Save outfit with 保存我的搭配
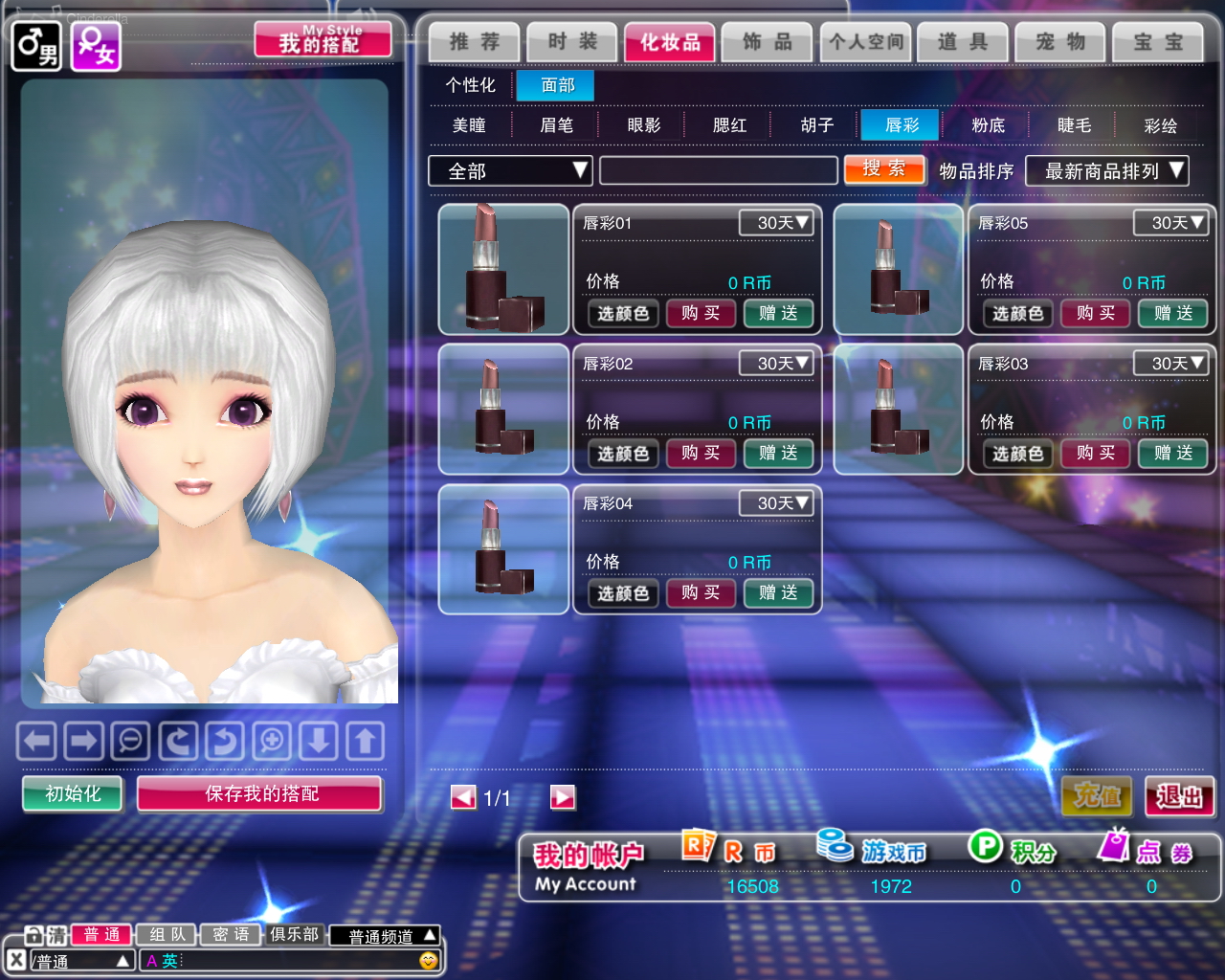This screenshot has width=1225, height=980. [x=260, y=793]
